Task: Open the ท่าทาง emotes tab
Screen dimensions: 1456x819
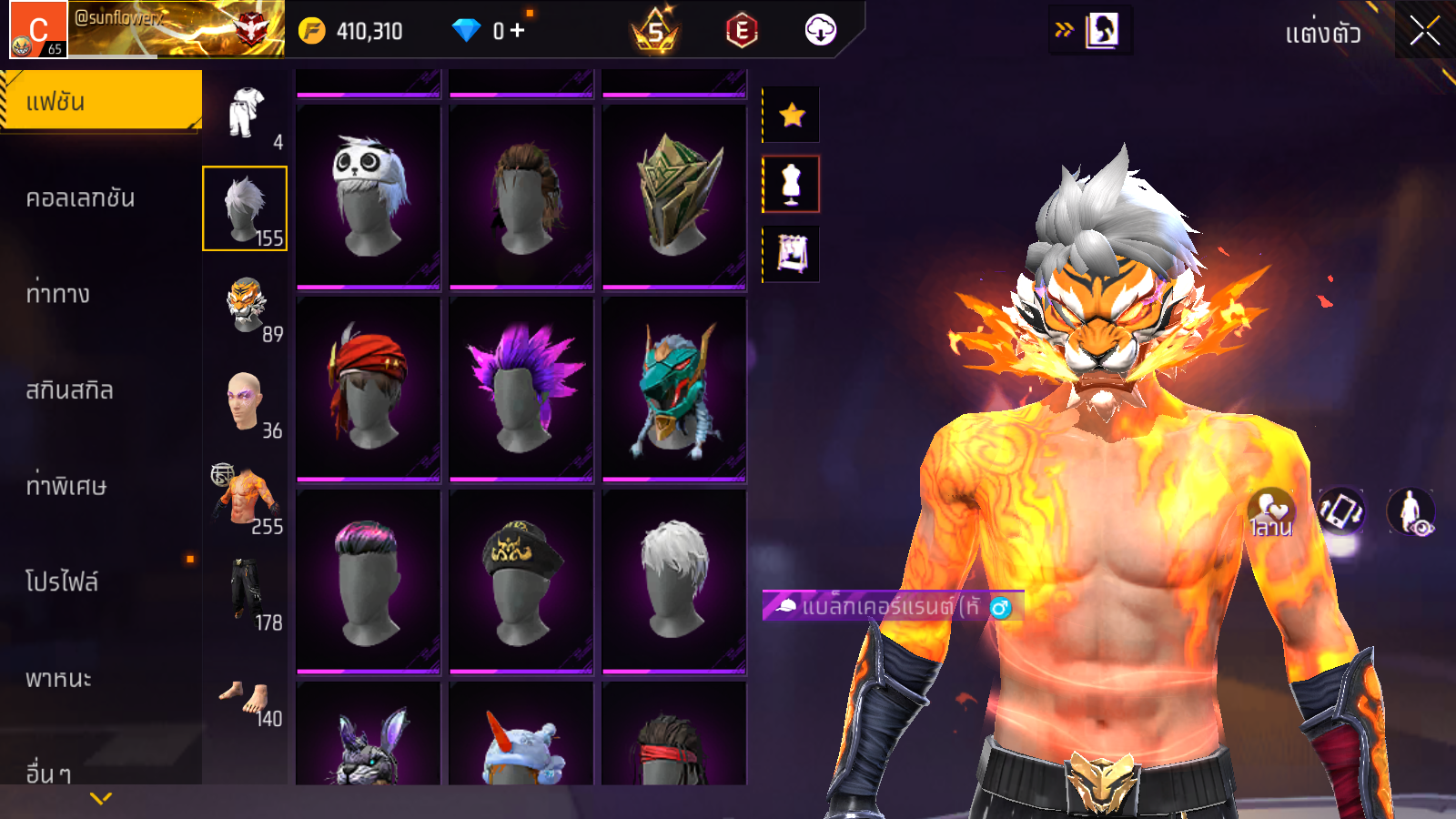Action: (58, 294)
